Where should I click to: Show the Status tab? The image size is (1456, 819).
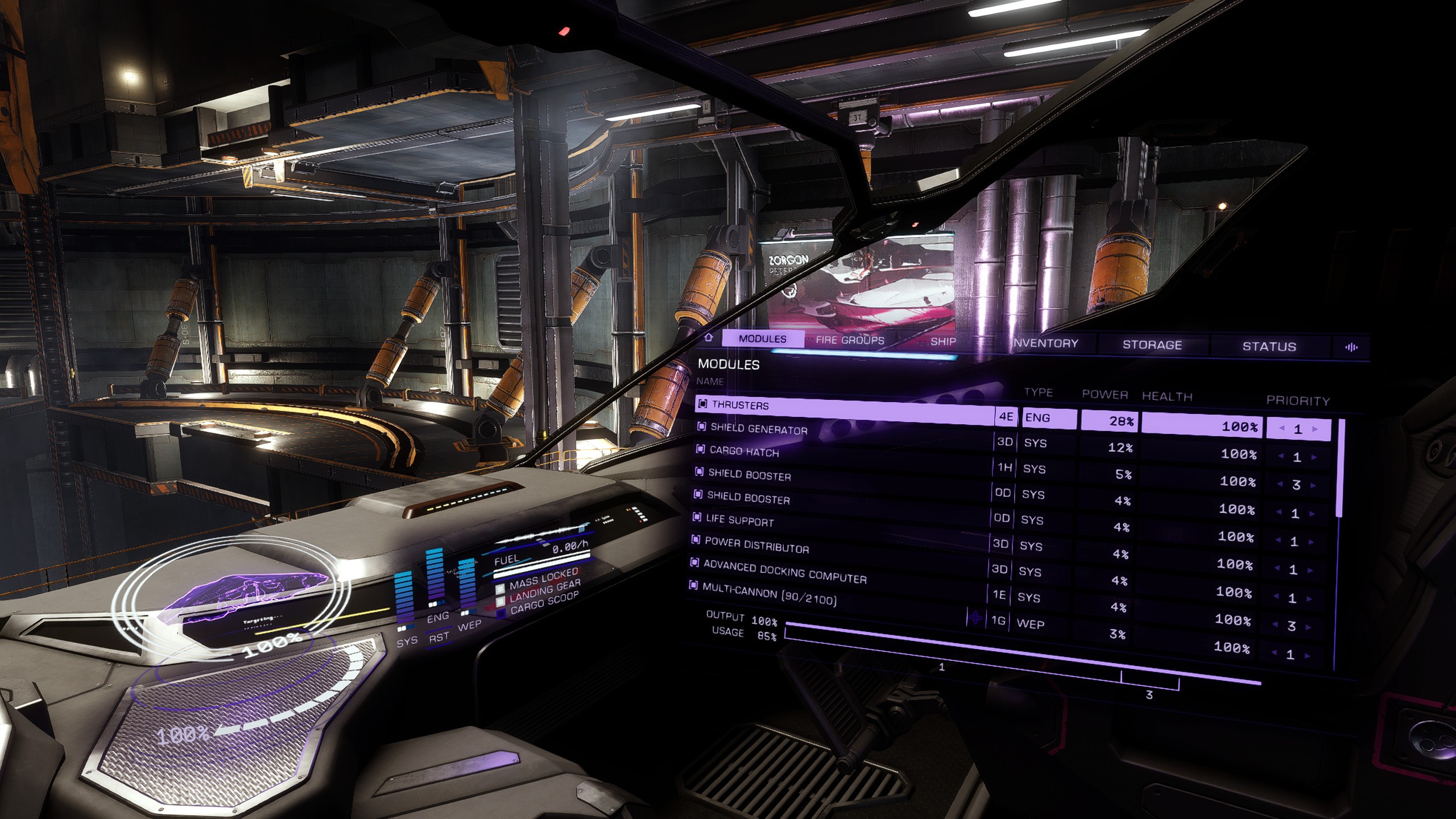(1269, 346)
